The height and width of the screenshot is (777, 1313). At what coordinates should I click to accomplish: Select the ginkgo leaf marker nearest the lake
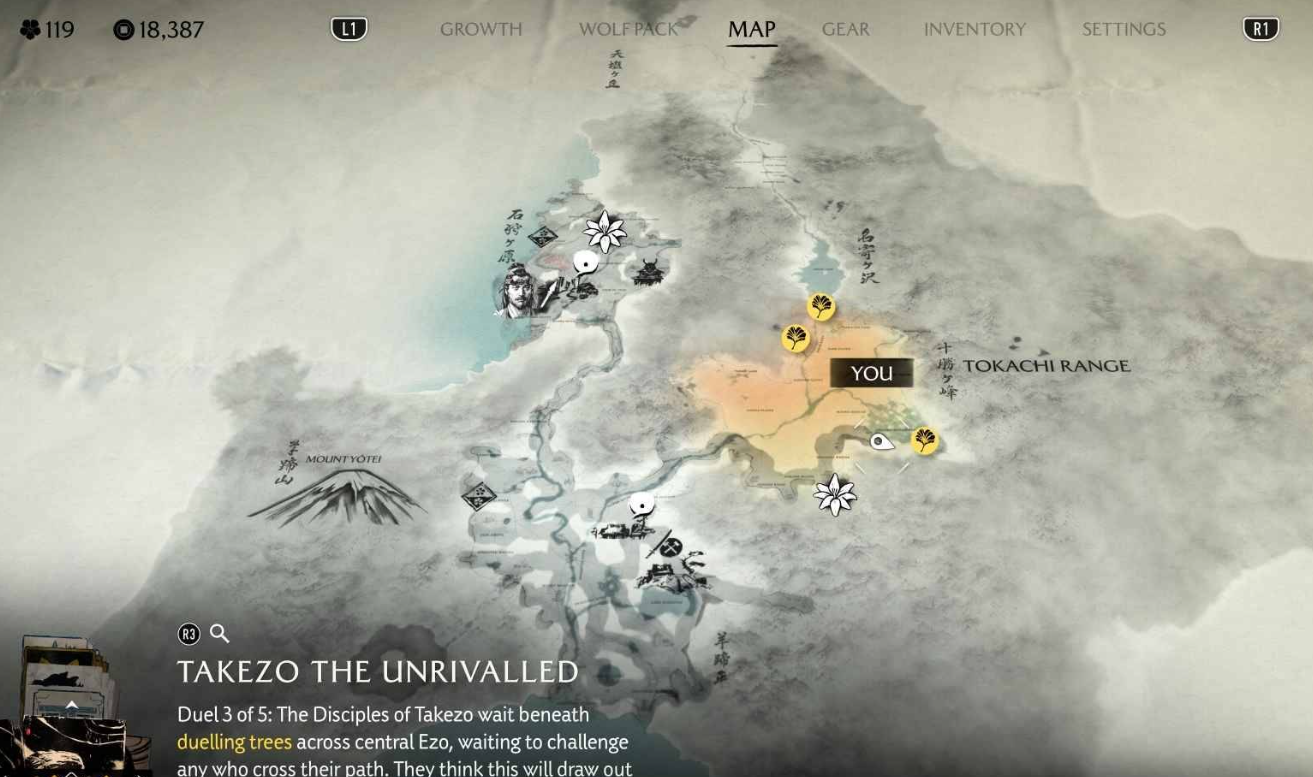821,307
